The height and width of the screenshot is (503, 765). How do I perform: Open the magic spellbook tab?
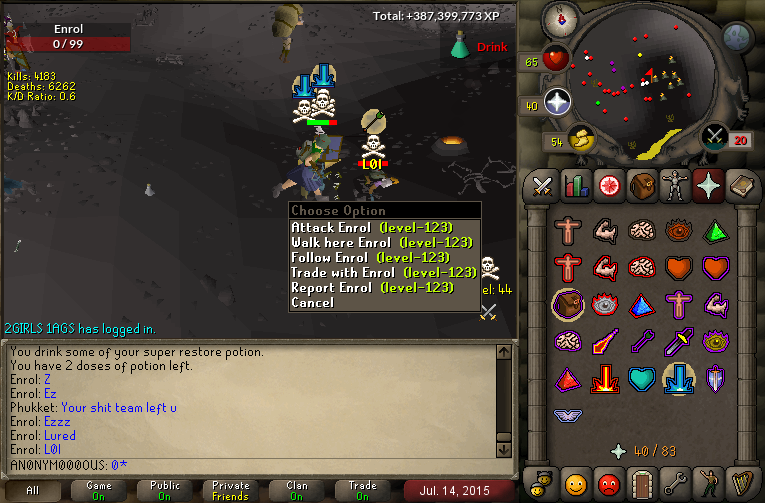coord(740,186)
